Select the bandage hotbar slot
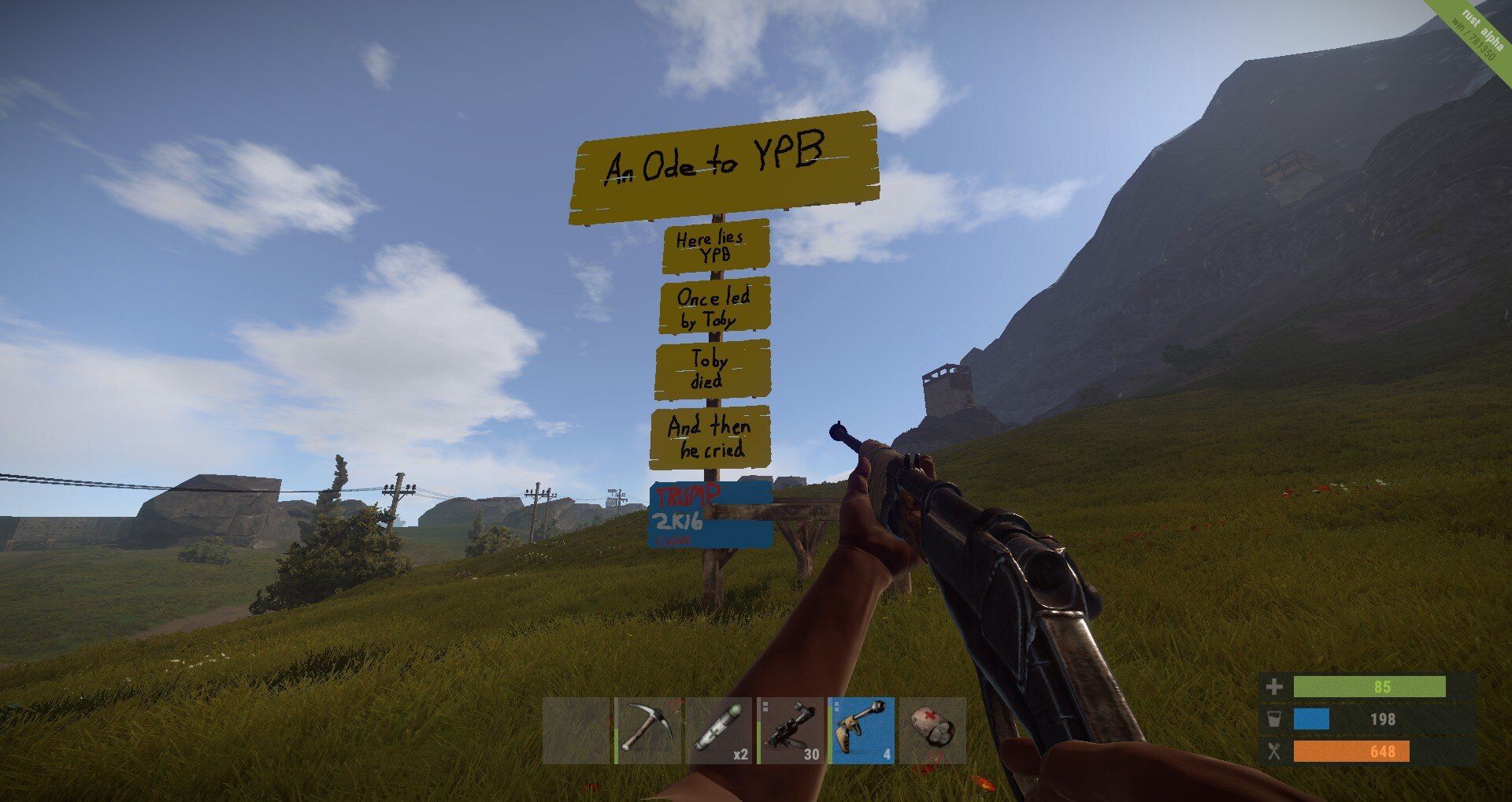Screen dimensions: 1512x802 pos(932,730)
